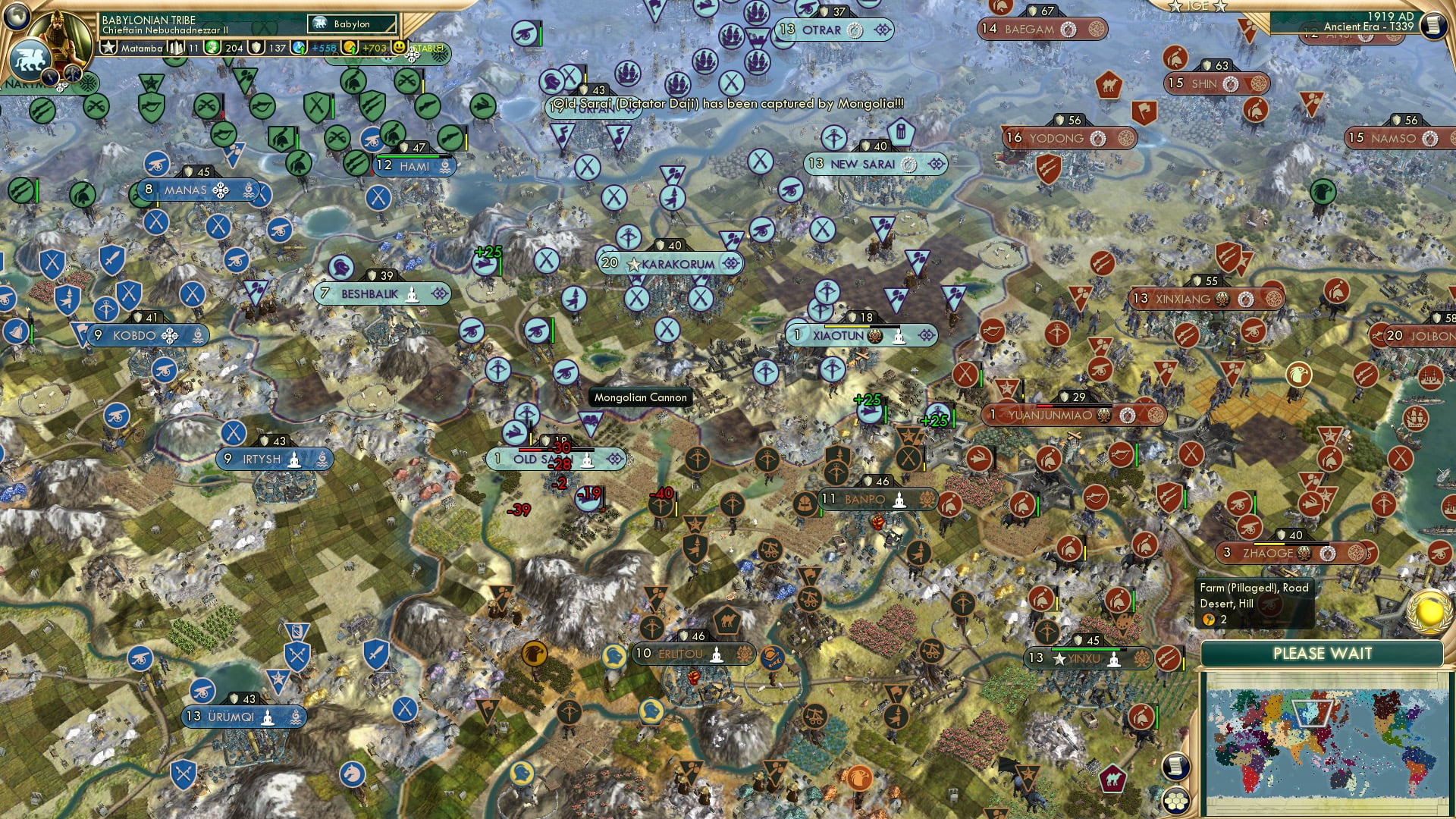This screenshot has height=819, width=1456.
Task: Click the trade route icon on Otrar's banner
Action: tap(856, 30)
